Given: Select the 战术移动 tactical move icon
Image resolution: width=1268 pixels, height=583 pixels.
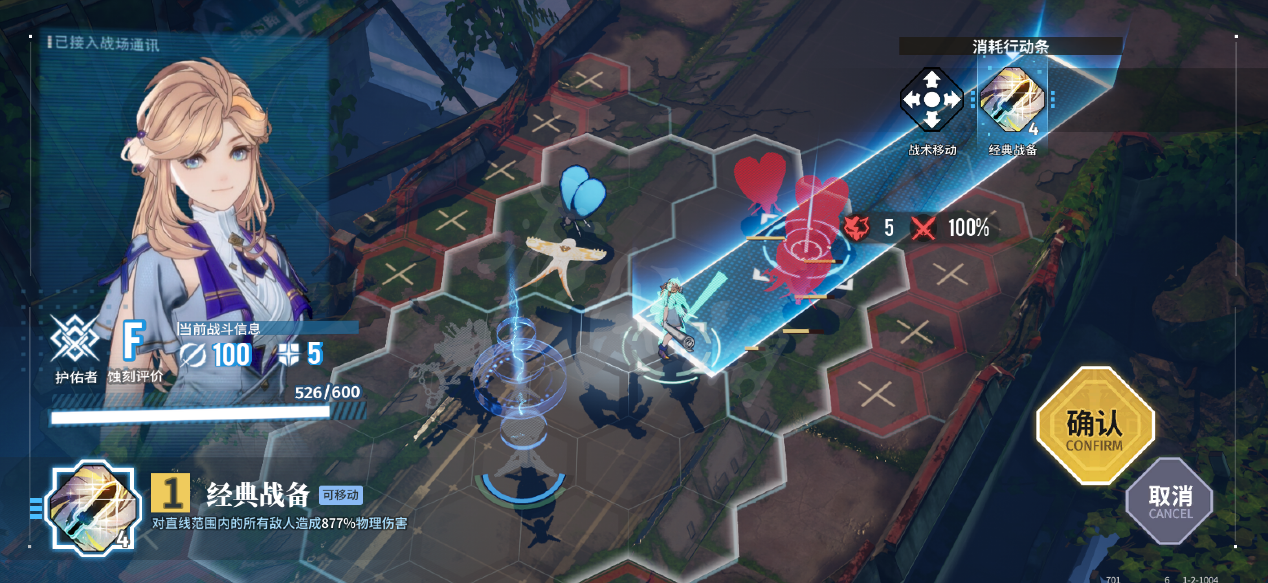Looking at the screenshot, I should 931,100.
